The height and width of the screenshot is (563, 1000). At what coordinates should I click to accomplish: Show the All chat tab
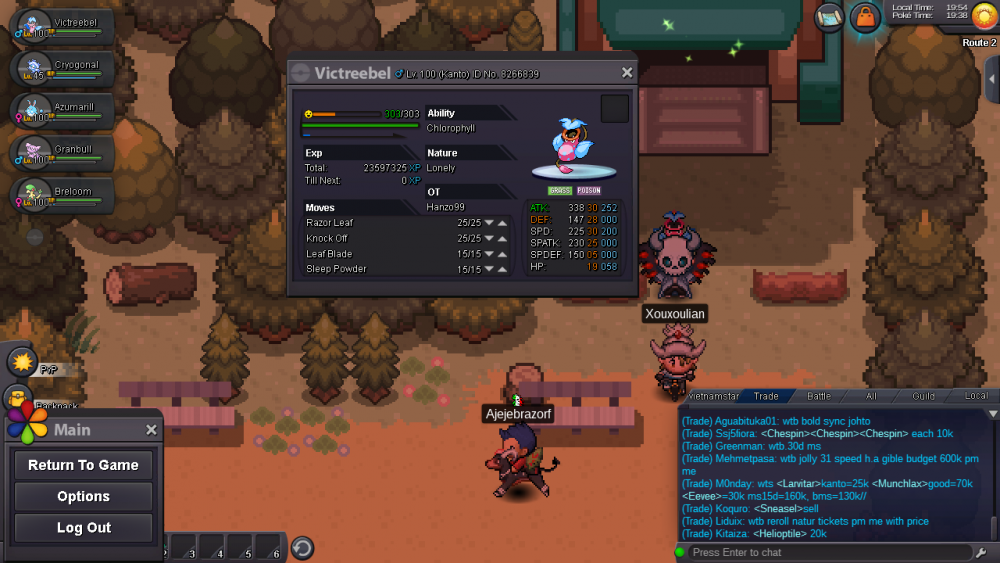pyautogui.click(x=871, y=397)
